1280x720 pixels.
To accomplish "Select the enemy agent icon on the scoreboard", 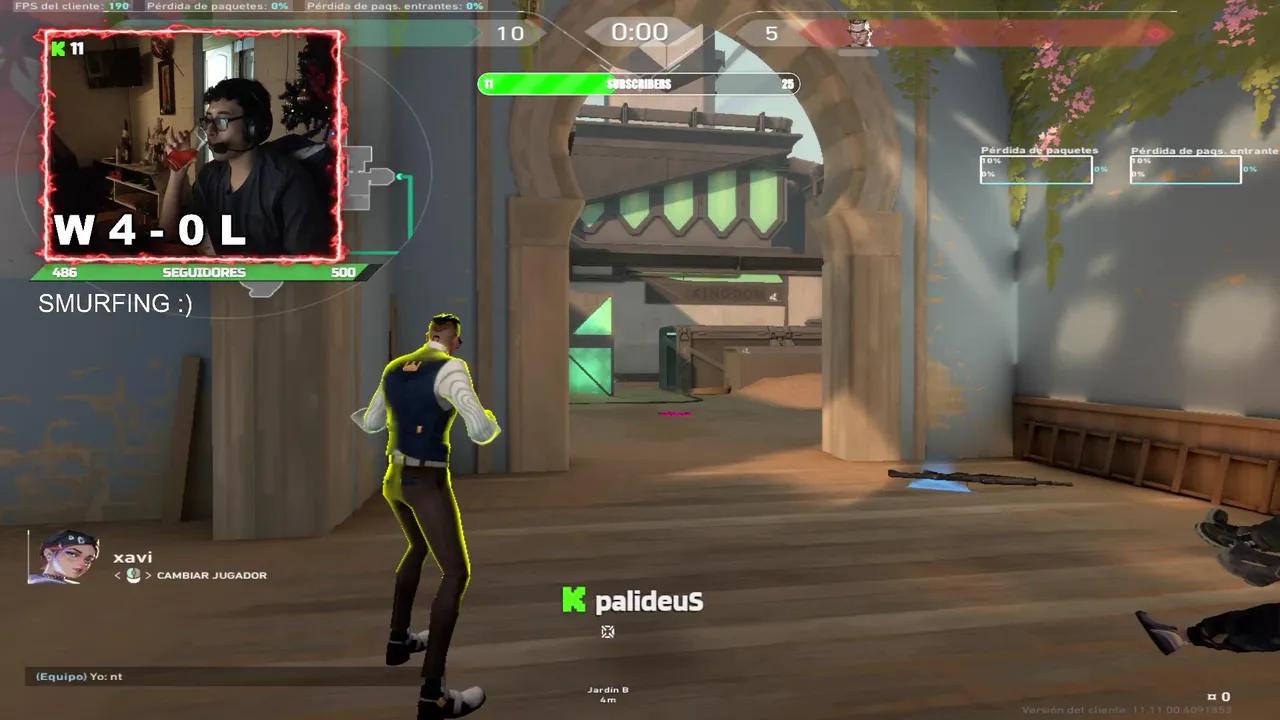I will click(x=858, y=33).
